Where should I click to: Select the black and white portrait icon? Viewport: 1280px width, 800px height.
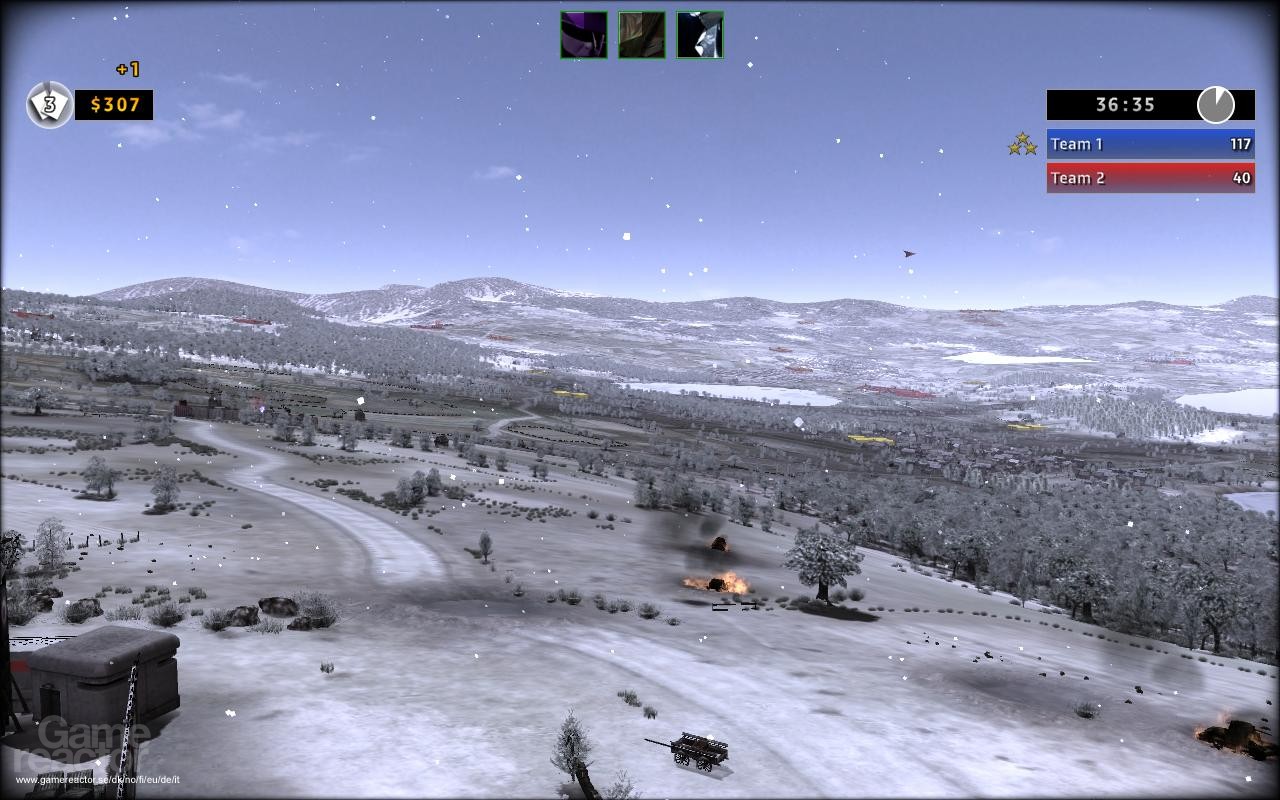coord(699,35)
